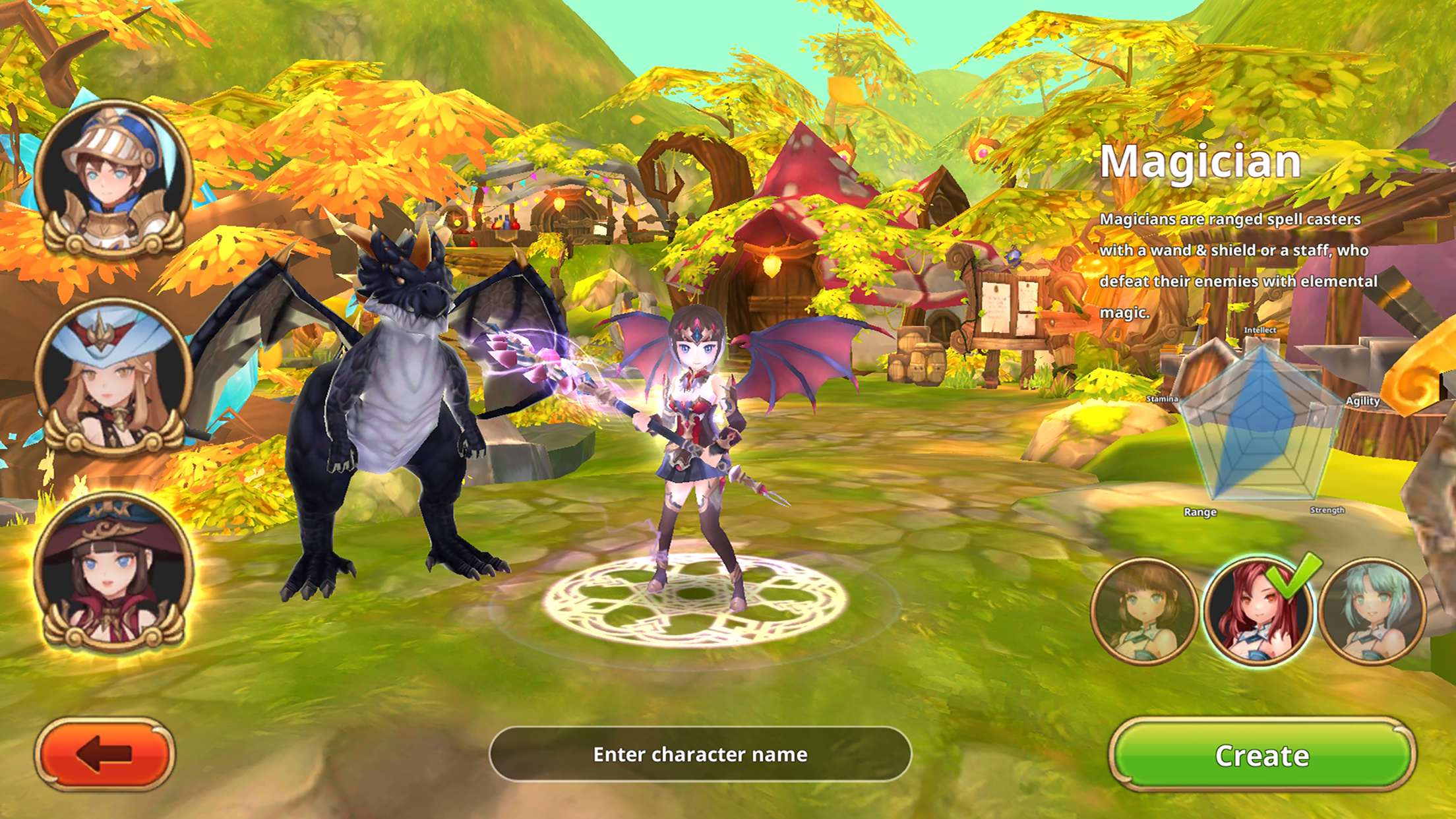Pick the Magician class portrait with witch hat
Image resolution: width=1456 pixels, height=819 pixels.
[x=113, y=571]
